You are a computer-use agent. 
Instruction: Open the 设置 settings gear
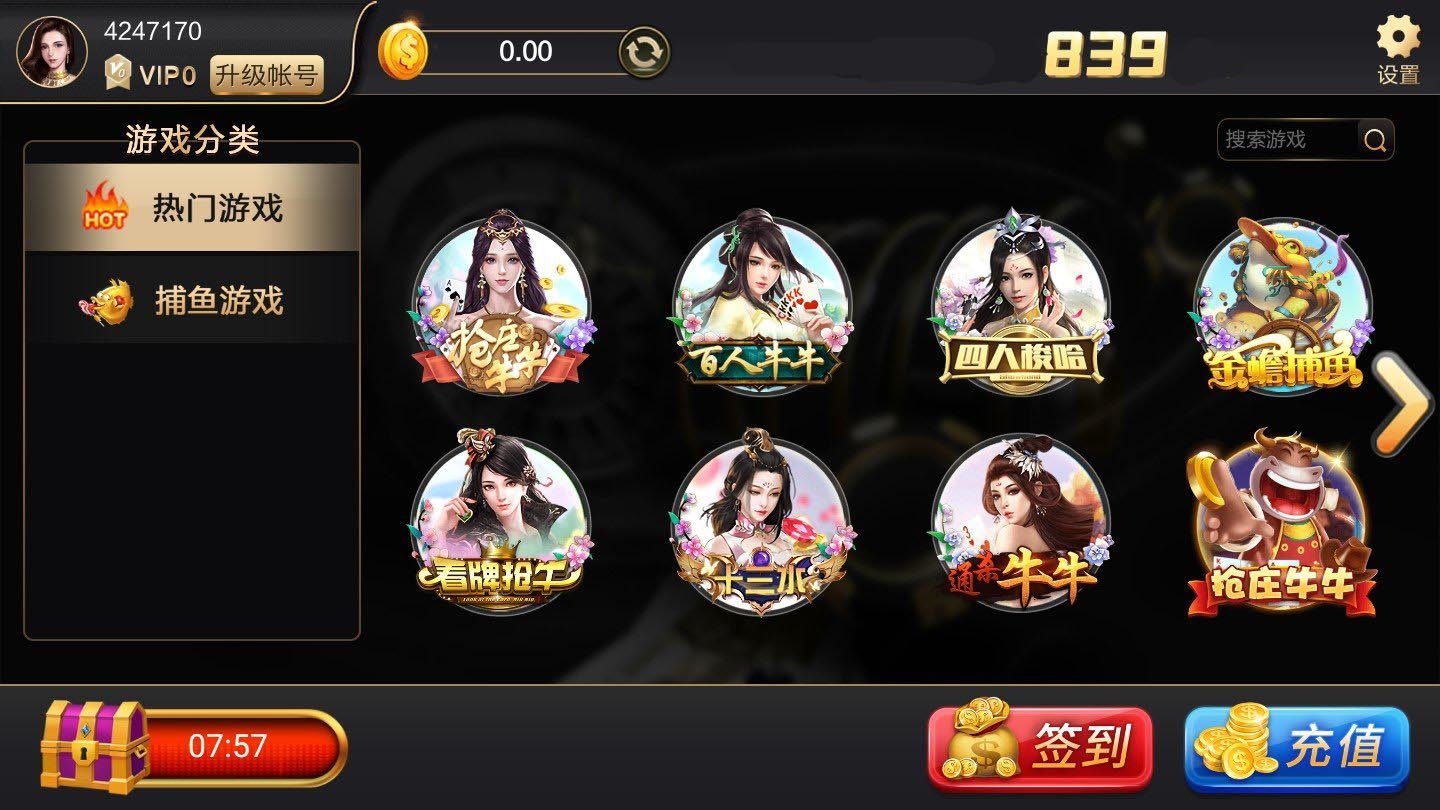(x=1398, y=50)
